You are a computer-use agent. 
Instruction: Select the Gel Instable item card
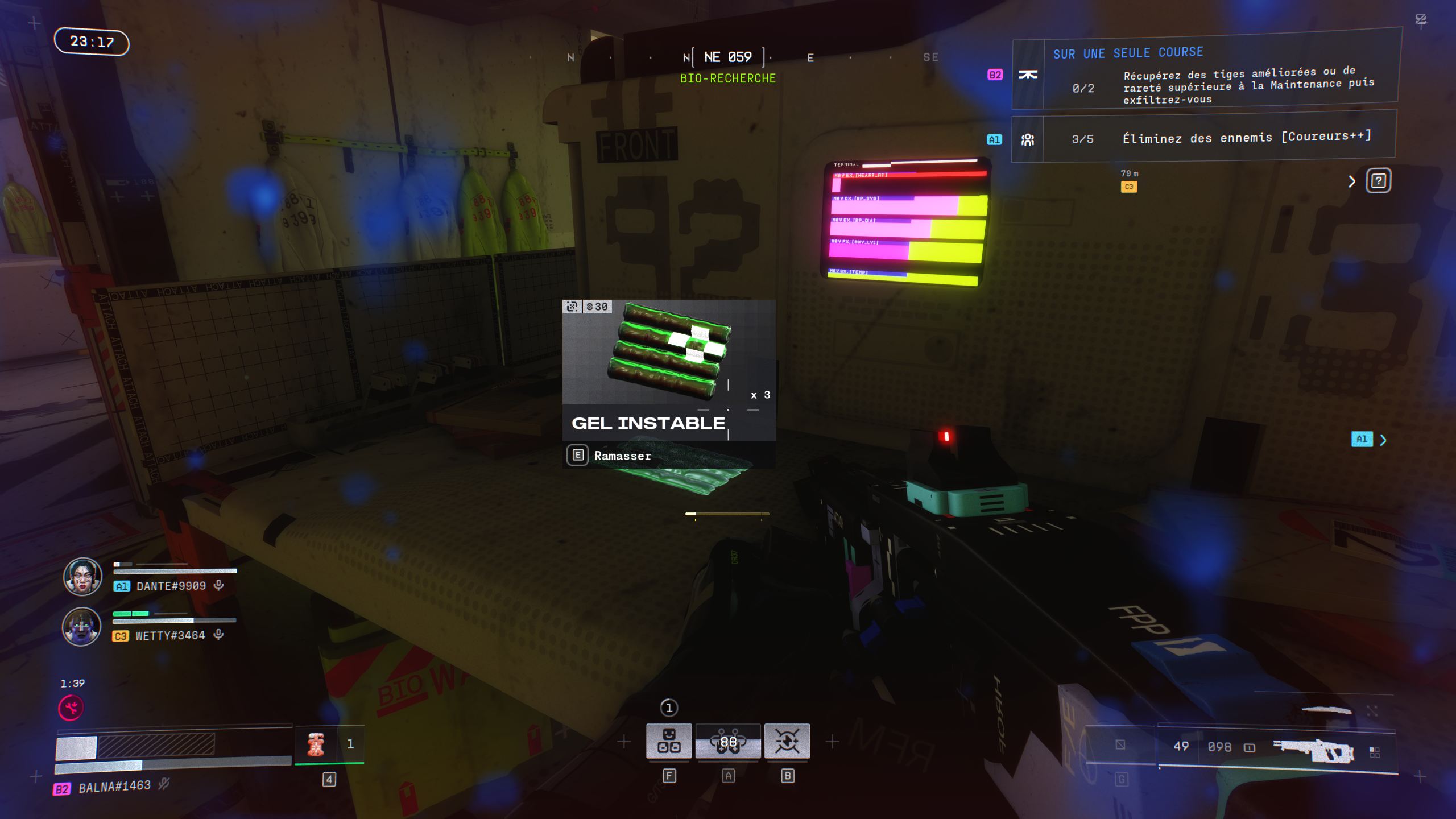(668, 370)
